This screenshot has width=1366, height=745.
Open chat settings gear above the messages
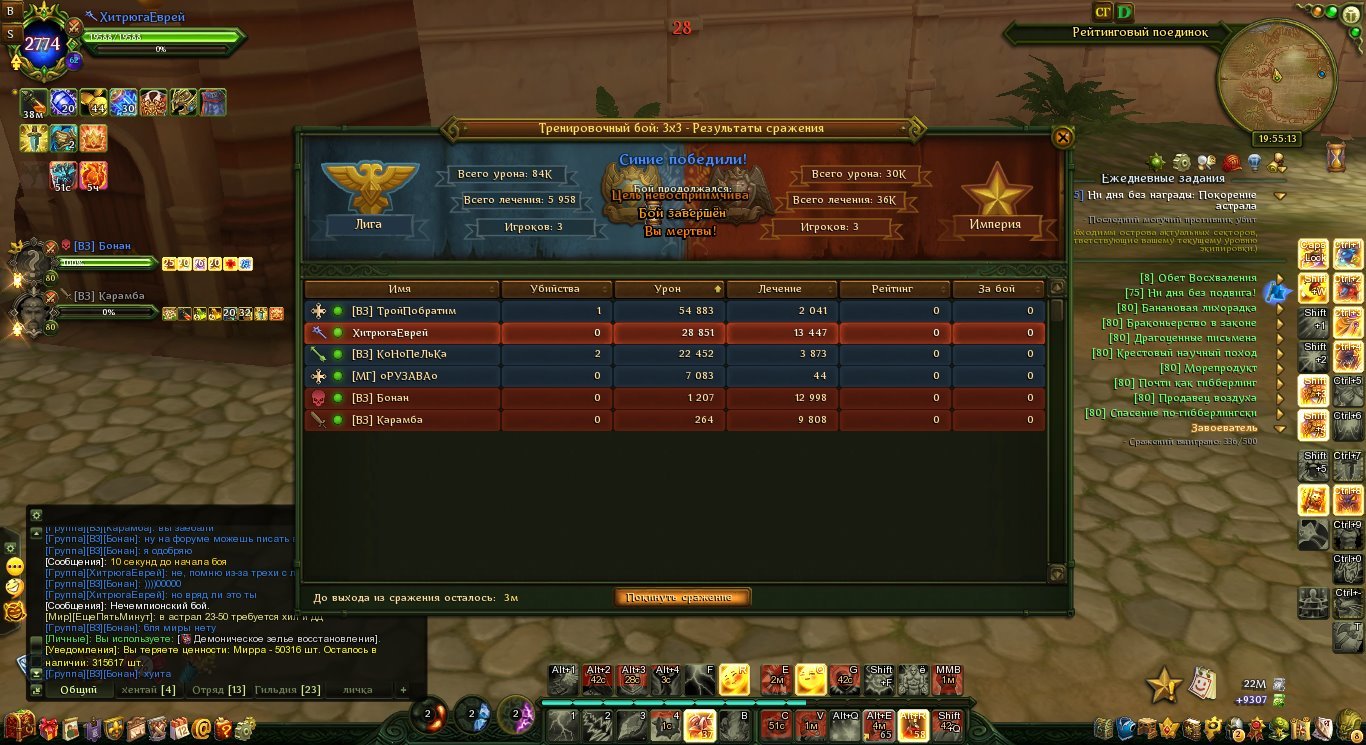[36, 515]
